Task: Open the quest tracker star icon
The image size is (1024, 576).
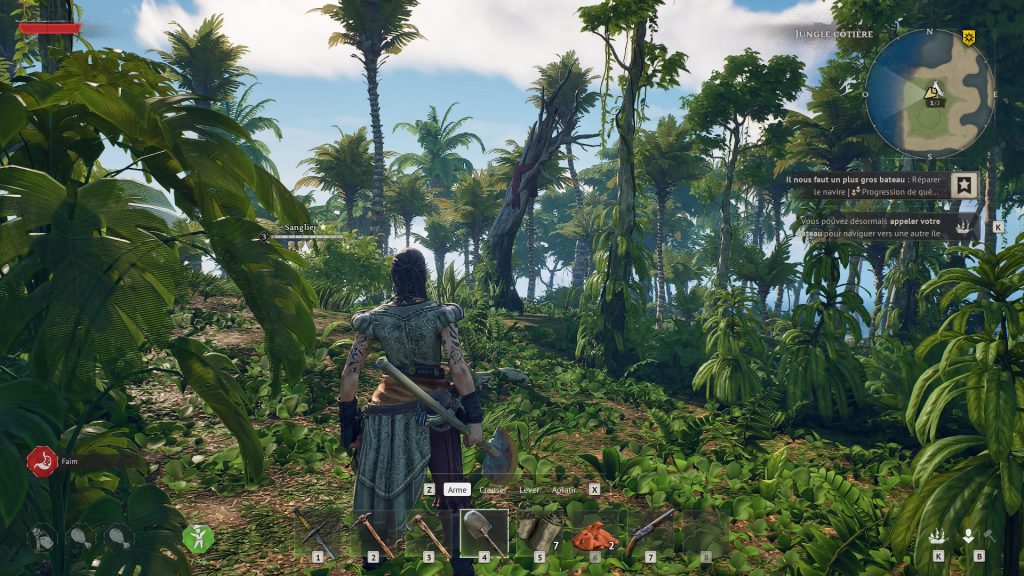Action: click(964, 185)
